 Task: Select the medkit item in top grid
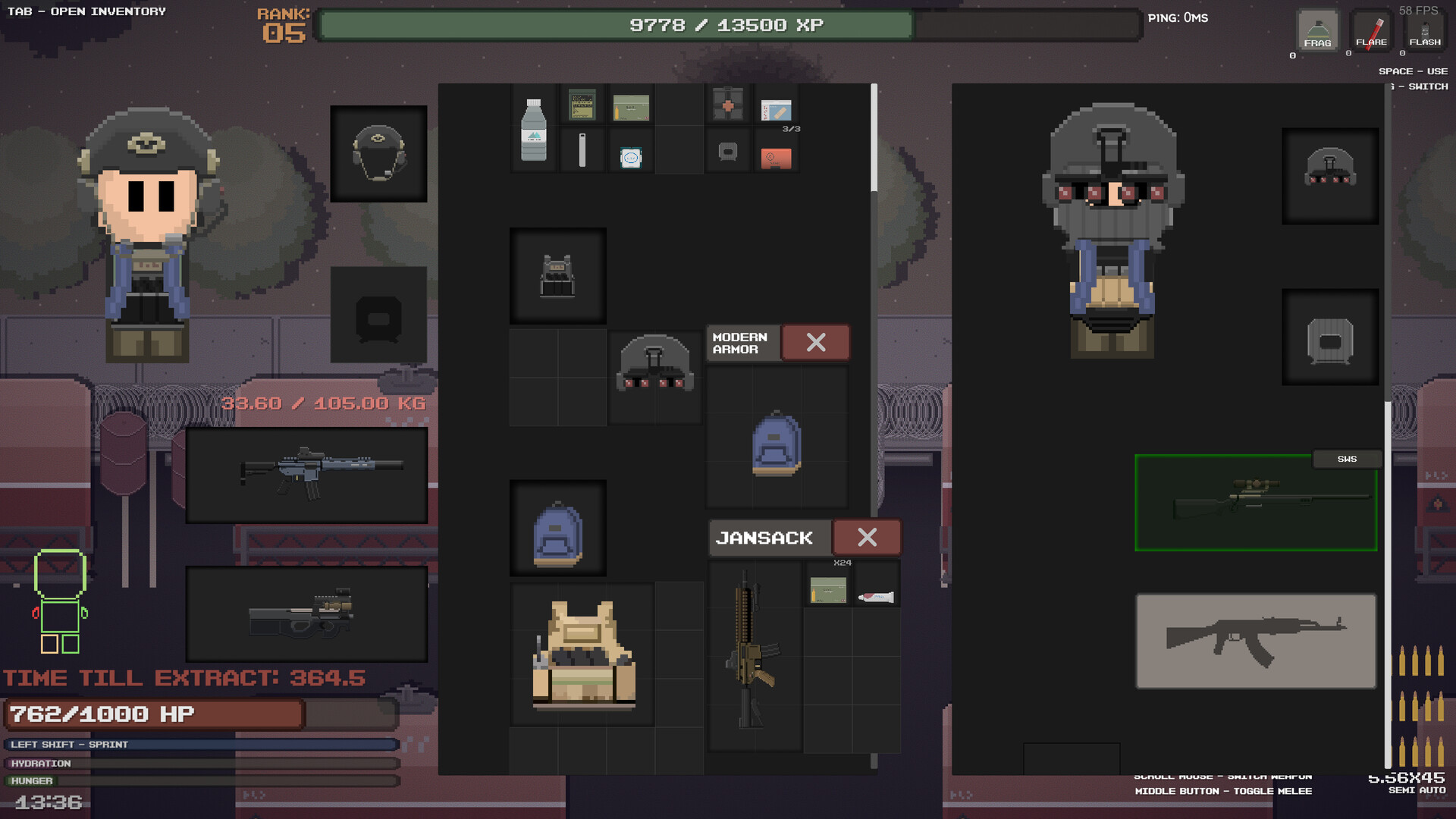[x=728, y=105]
